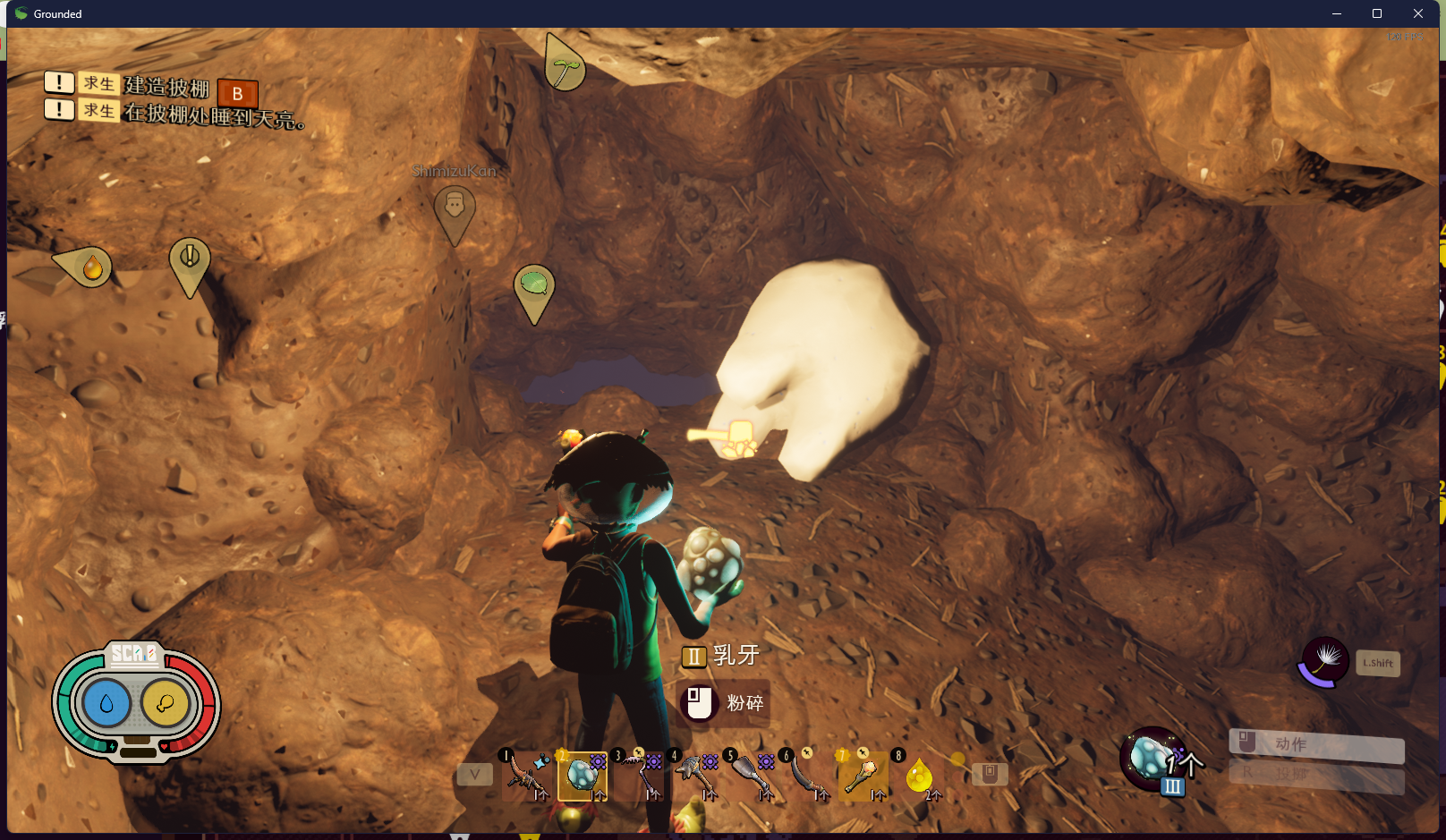Equip the axe in hotbar slot 4
The height and width of the screenshot is (840, 1446).
pos(695,775)
